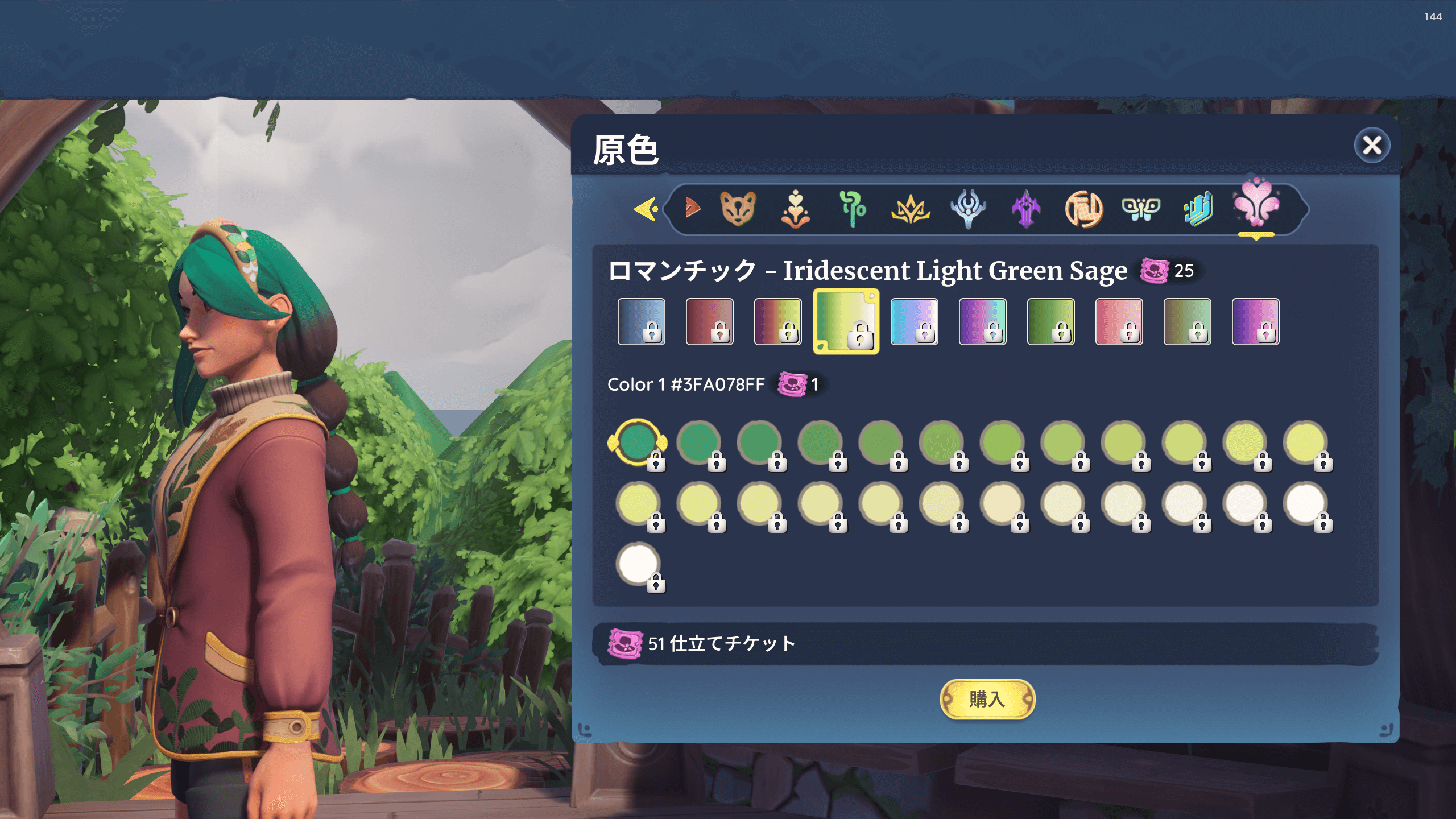Screen dimensions: 1456x819
Task: Select the teal green Color 1 swatch
Action: 637,442
